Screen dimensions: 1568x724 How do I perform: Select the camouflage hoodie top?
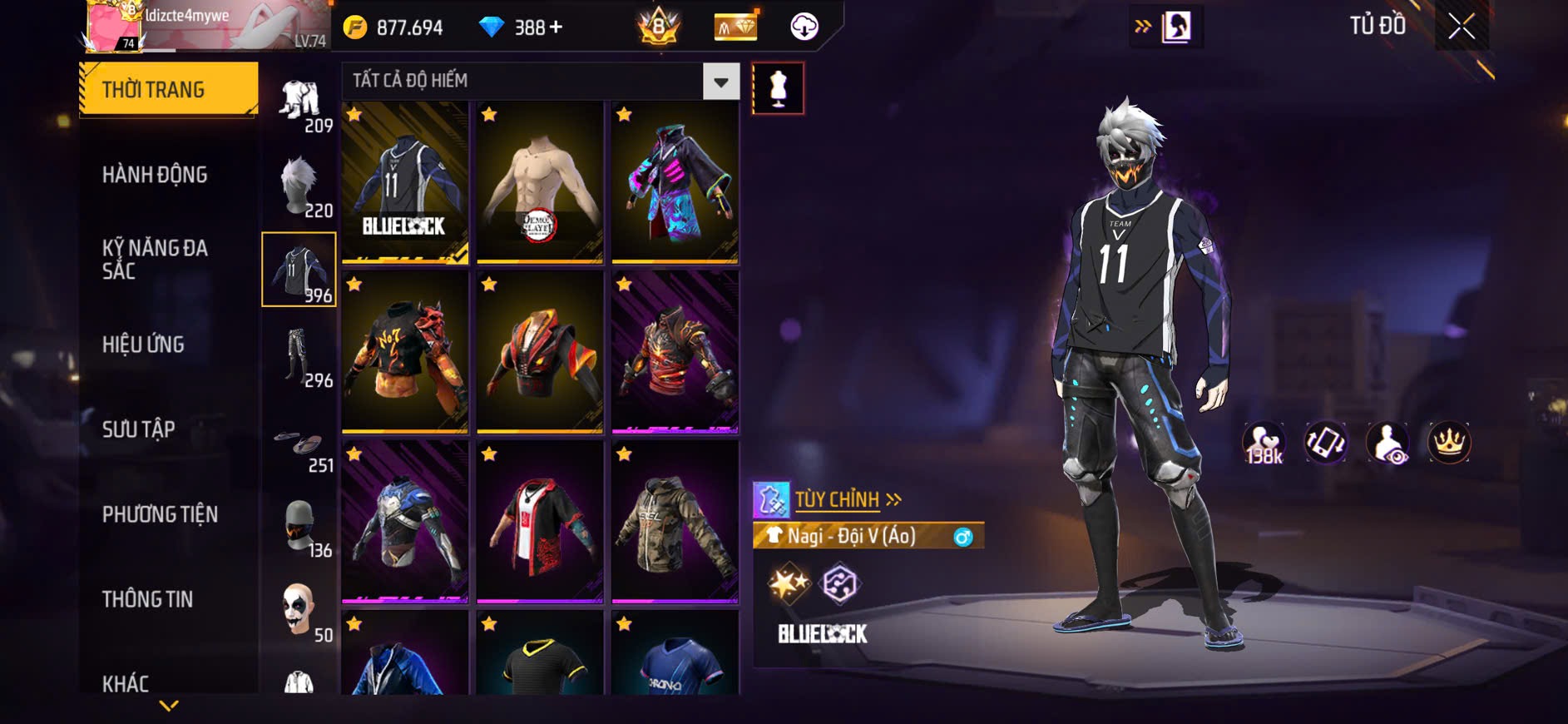click(675, 522)
